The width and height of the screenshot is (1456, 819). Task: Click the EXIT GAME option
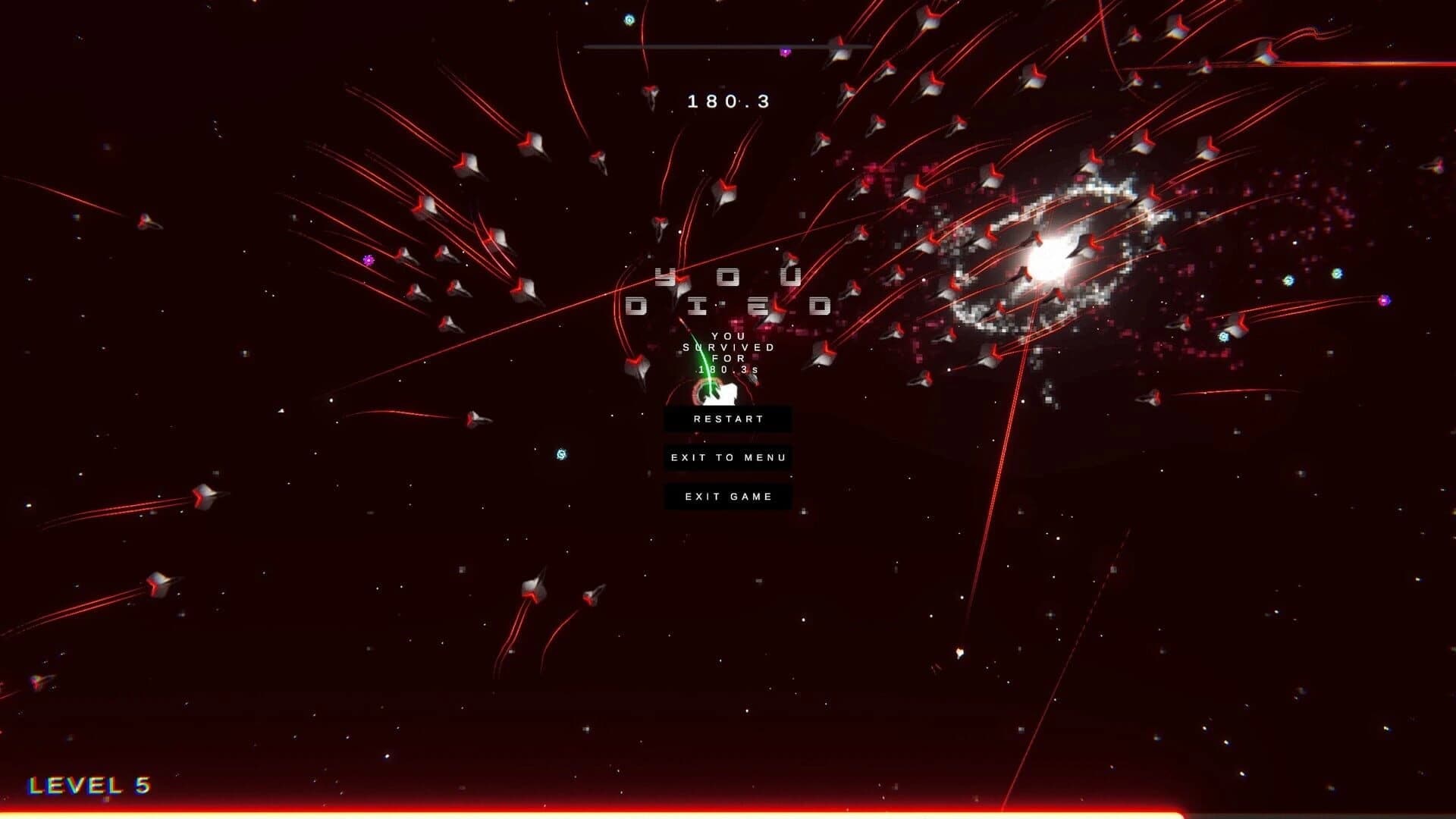[728, 496]
